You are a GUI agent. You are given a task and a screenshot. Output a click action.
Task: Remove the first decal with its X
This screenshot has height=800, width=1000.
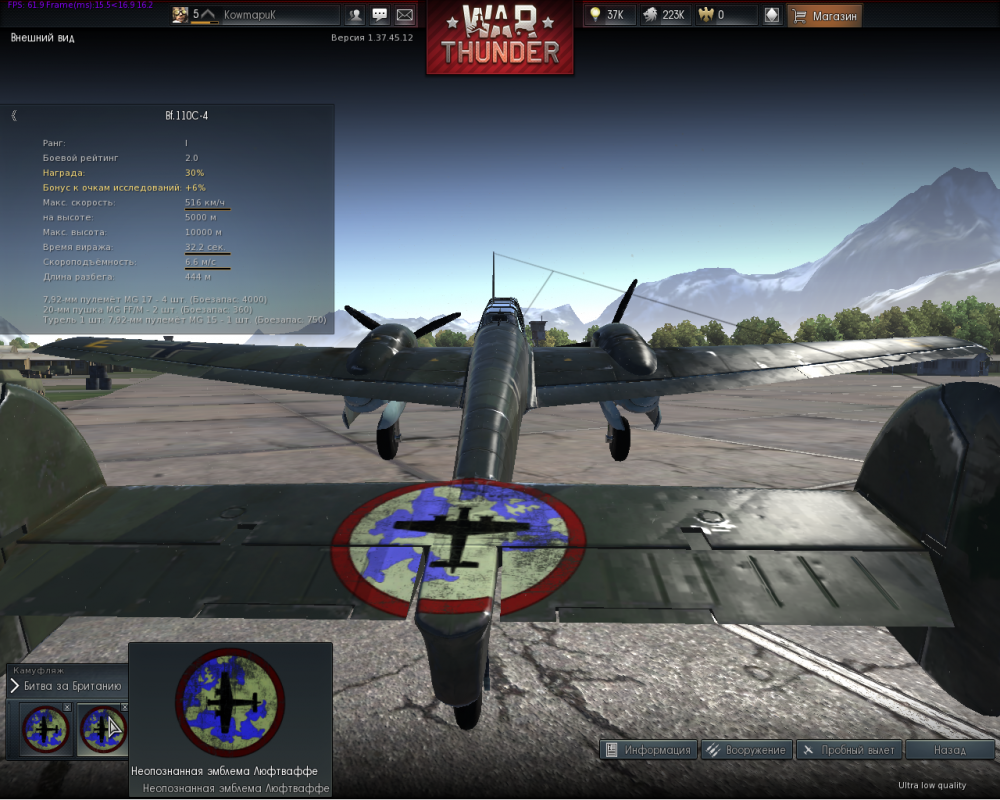pos(67,707)
